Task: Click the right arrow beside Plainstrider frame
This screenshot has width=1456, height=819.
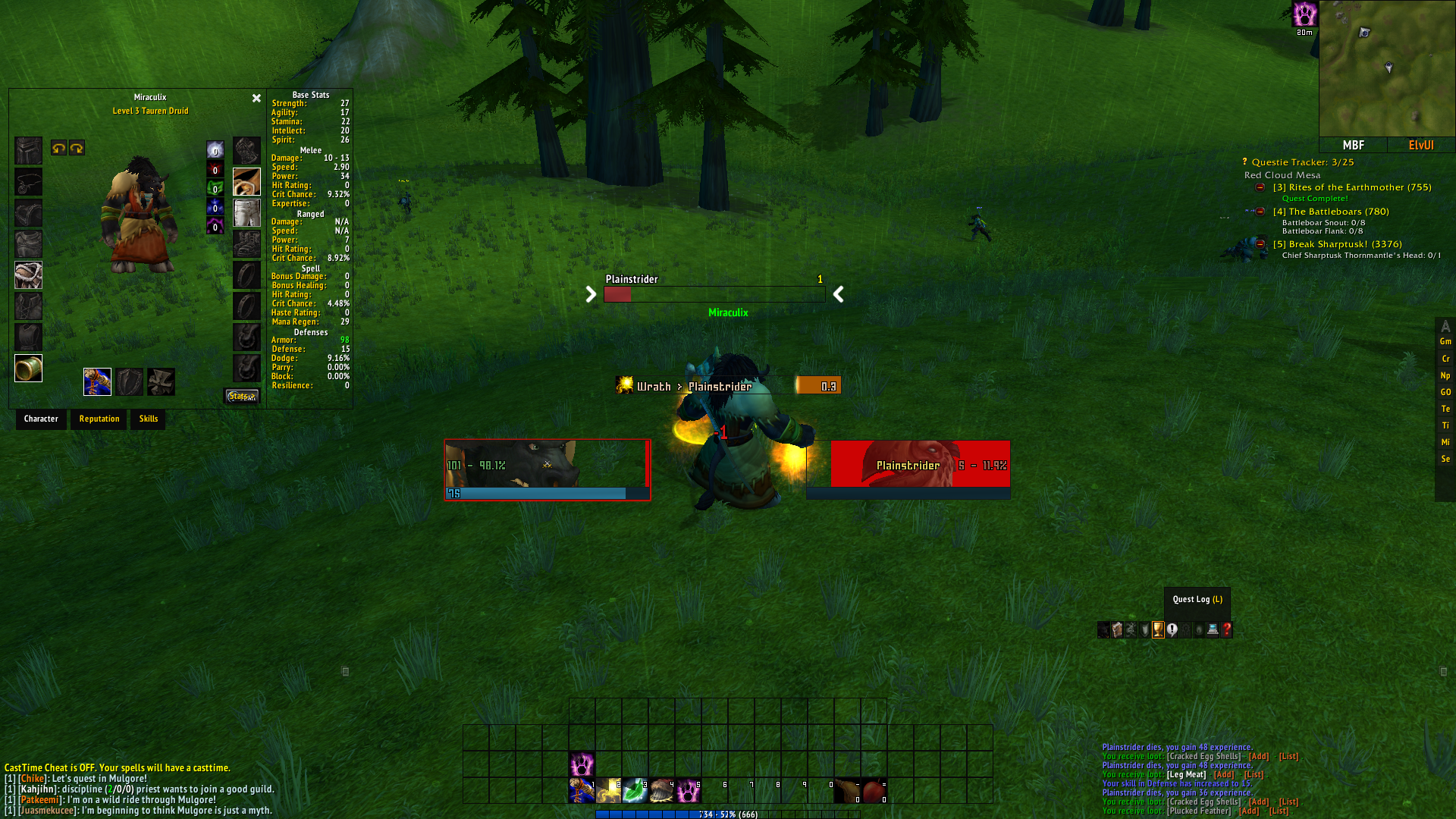Action: click(839, 294)
